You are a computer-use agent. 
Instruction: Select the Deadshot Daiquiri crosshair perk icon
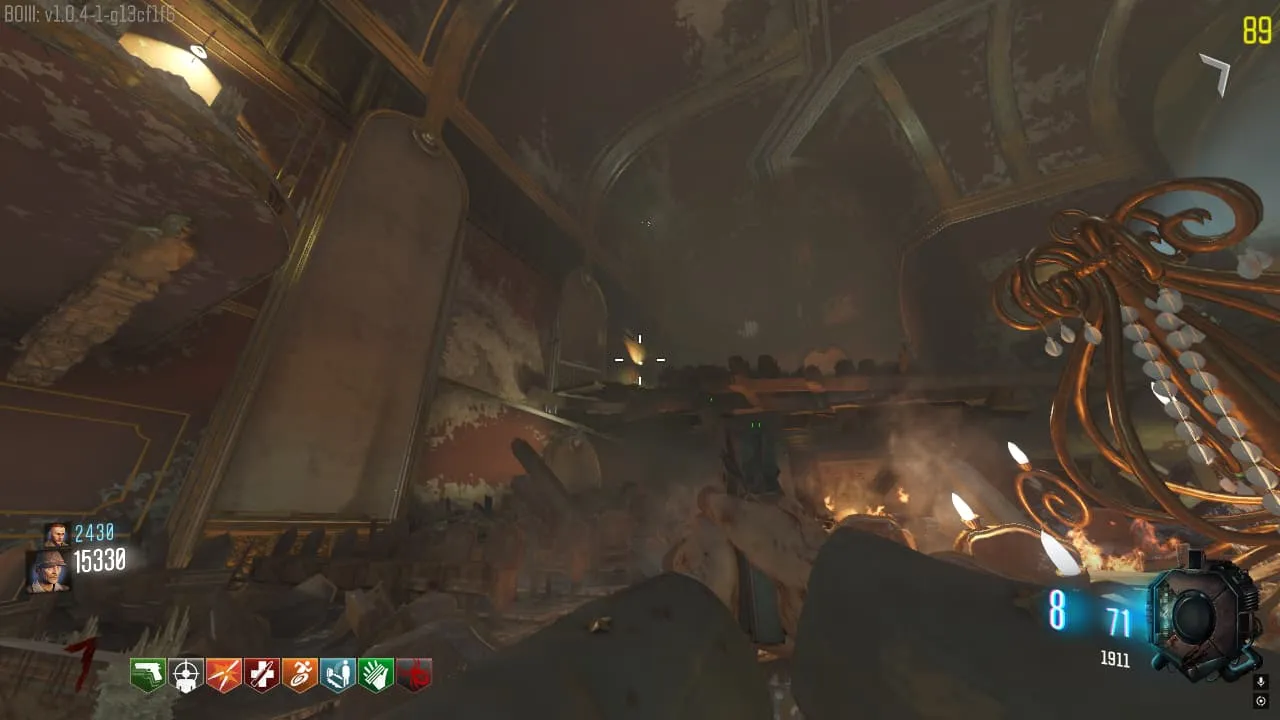coord(186,675)
